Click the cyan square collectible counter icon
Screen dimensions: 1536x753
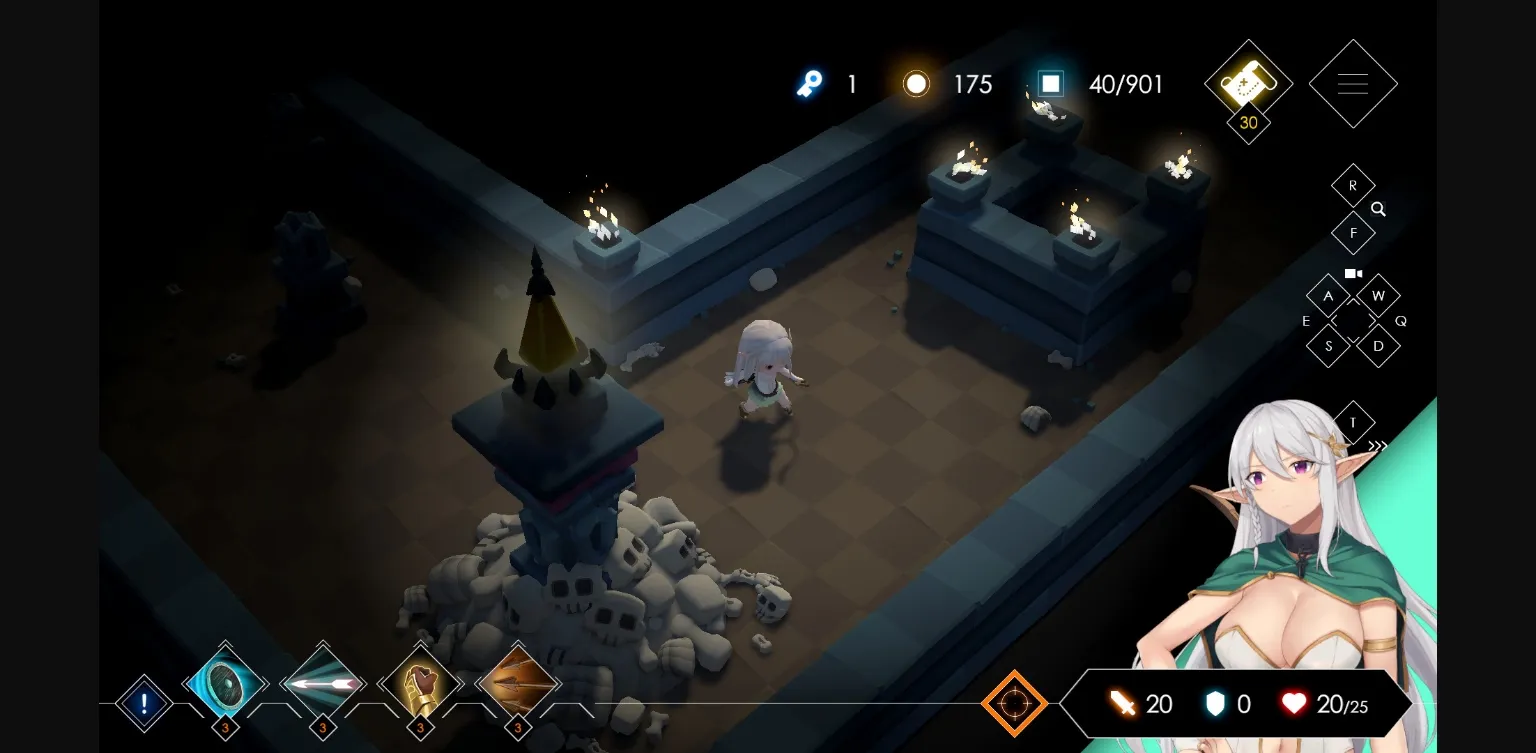point(1049,83)
